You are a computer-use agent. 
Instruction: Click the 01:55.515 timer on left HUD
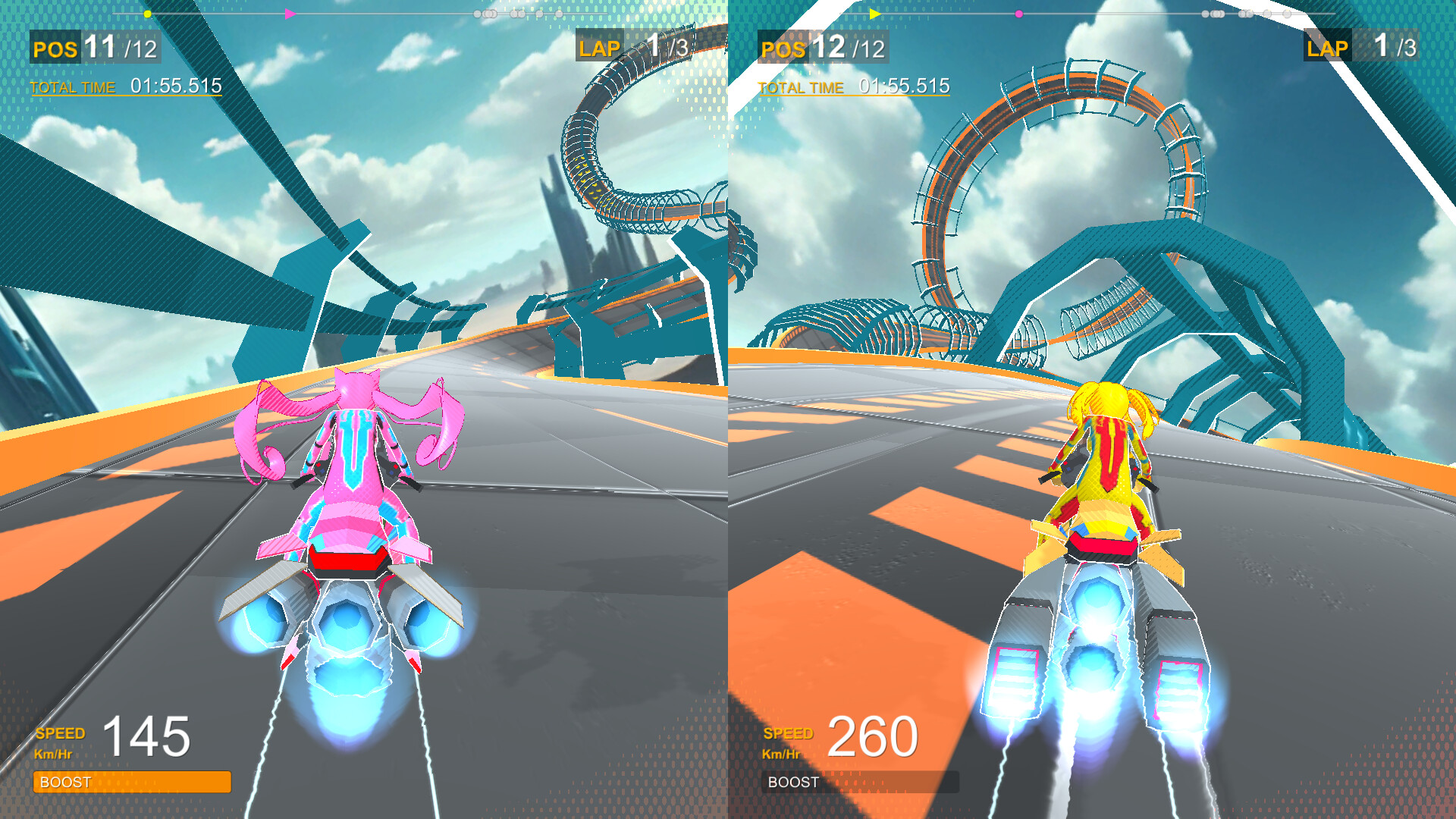coord(176,86)
